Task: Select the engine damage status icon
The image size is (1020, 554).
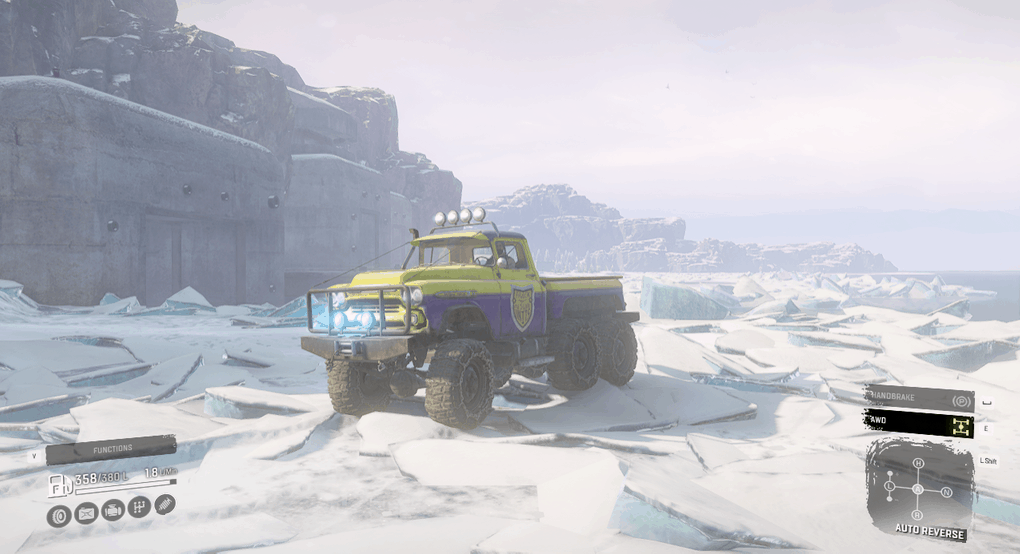Action: (x=113, y=510)
